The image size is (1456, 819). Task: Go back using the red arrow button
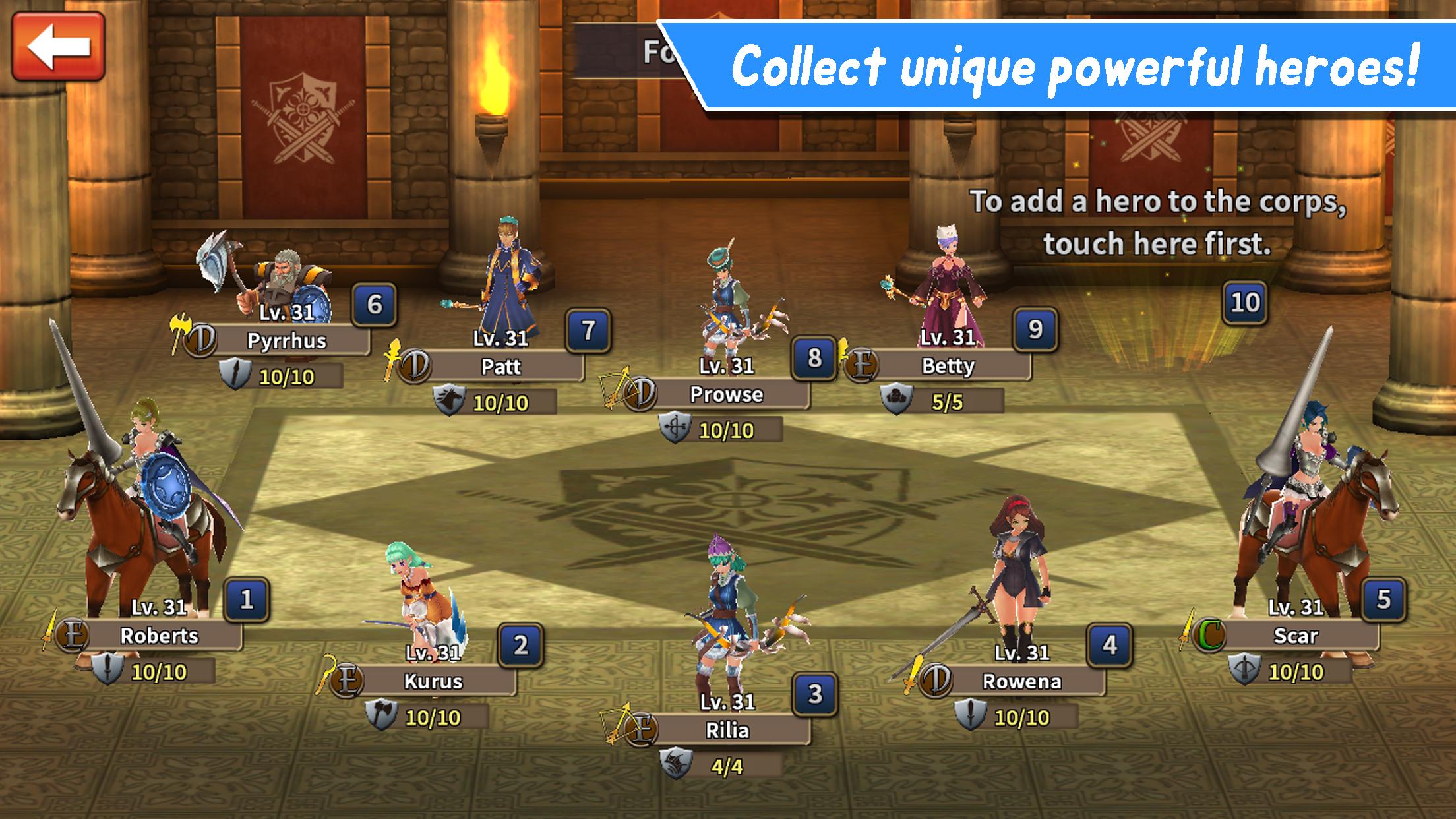click(x=58, y=46)
